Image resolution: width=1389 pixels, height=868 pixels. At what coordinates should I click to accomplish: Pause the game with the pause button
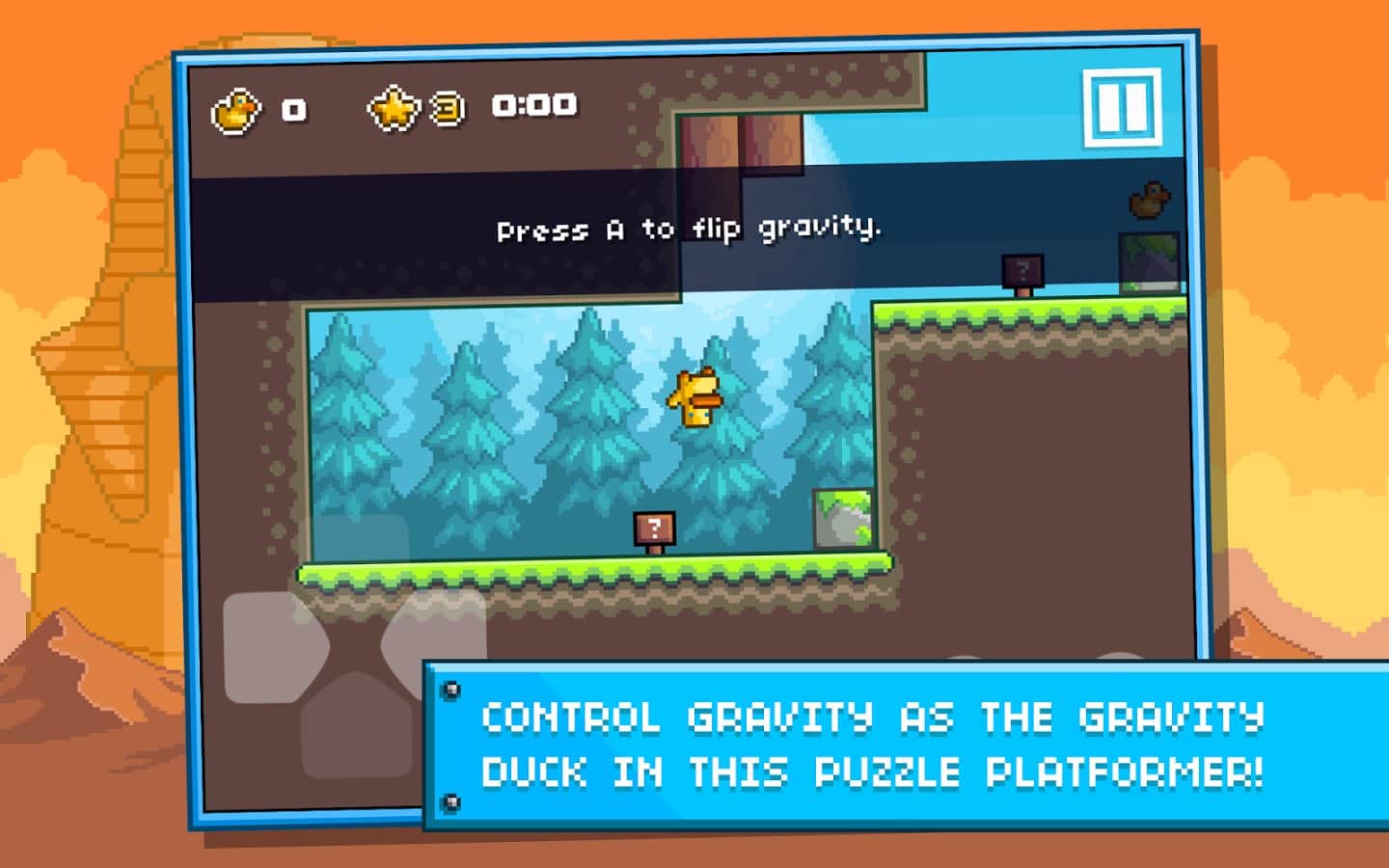pos(1121,107)
